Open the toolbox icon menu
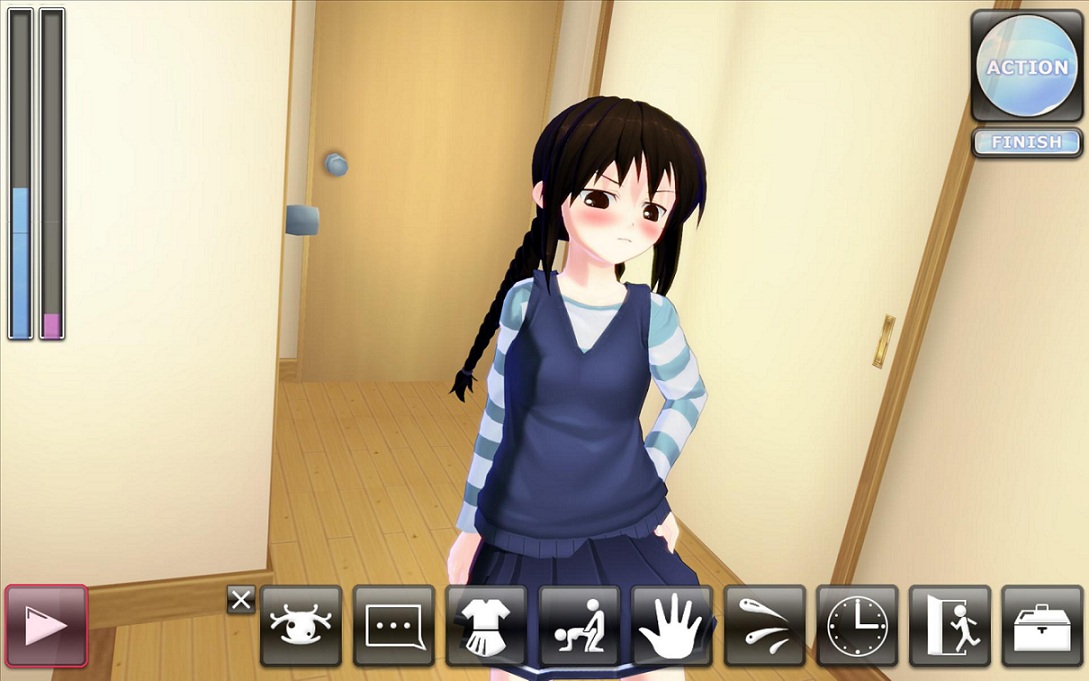This screenshot has height=681, width=1089. point(1042,626)
